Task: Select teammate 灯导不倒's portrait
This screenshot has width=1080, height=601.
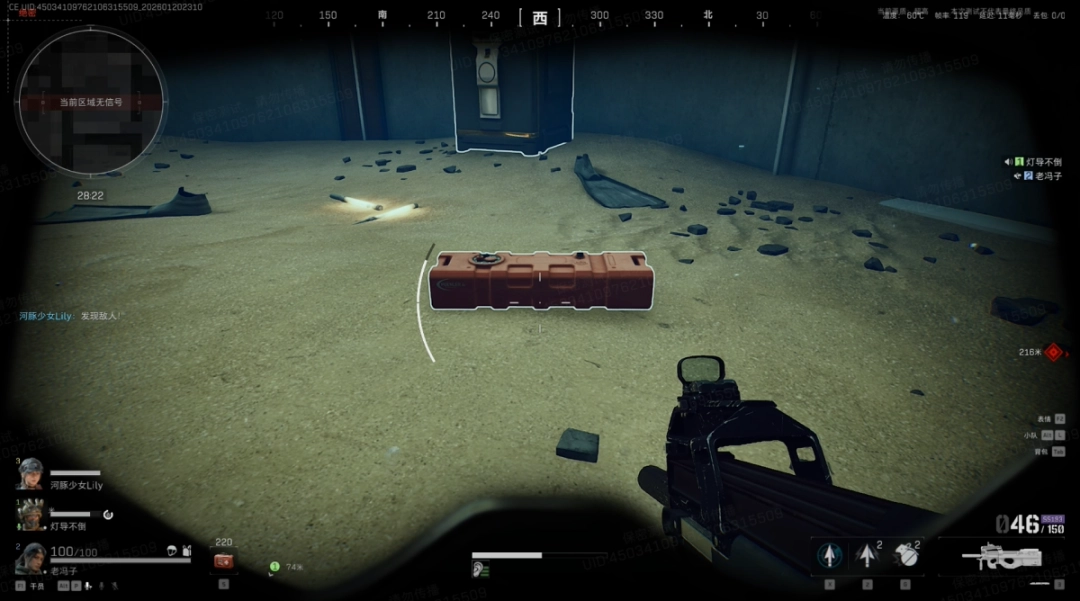Action: point(30,514)
